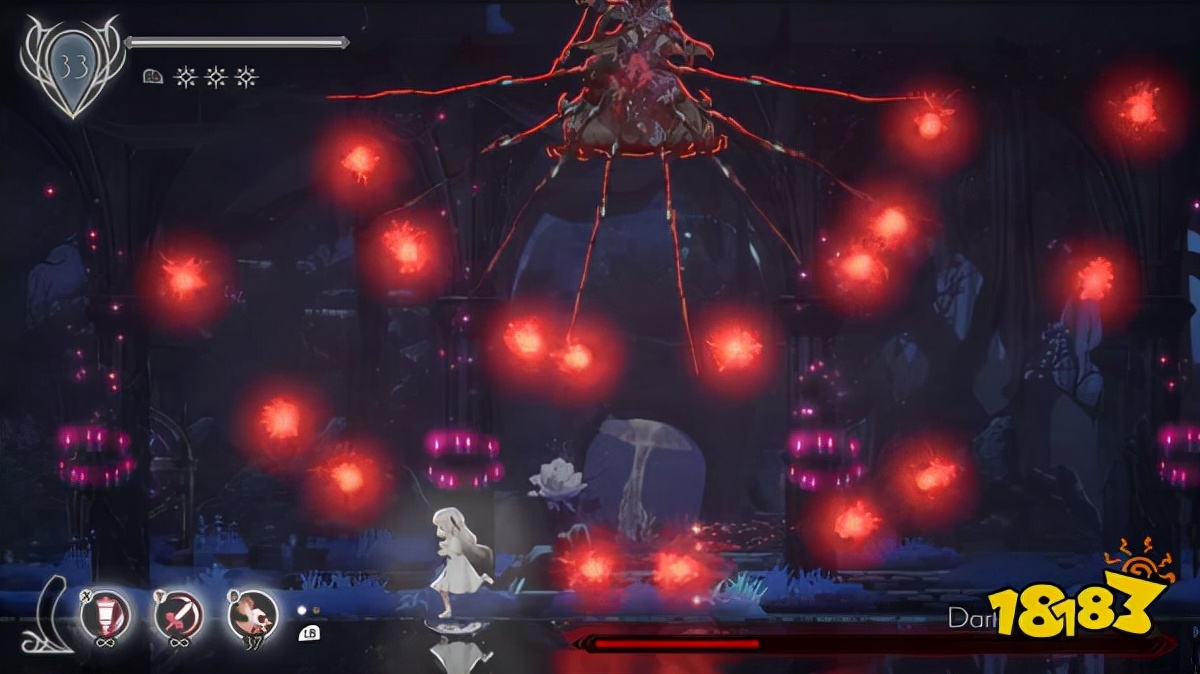Click the 18183 site watermark logo
The height and width of the screenshot is (674, 1200).
[x=1078, y=608]
